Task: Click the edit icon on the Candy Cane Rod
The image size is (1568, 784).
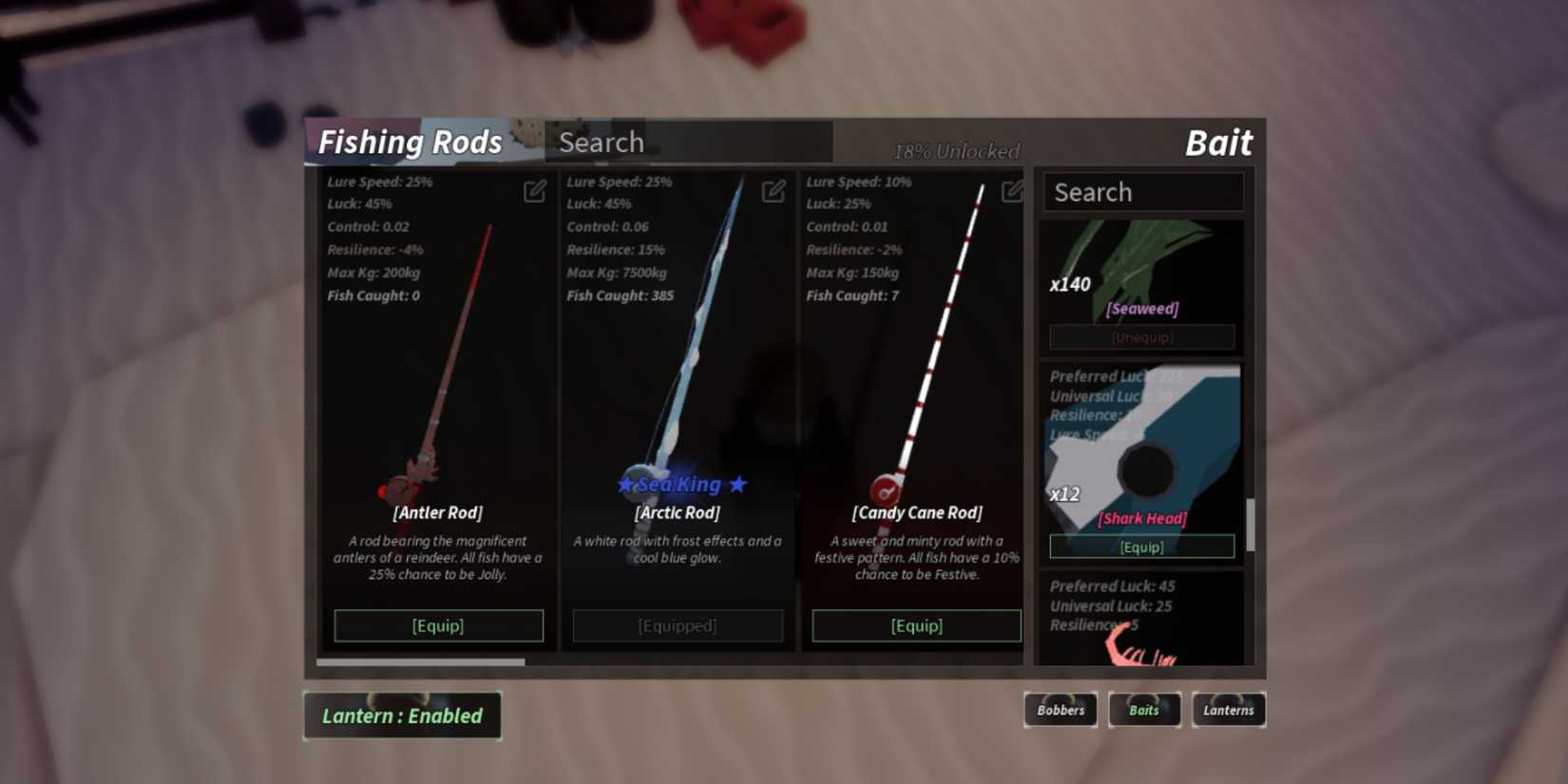Action: [x=1011, y=191]
